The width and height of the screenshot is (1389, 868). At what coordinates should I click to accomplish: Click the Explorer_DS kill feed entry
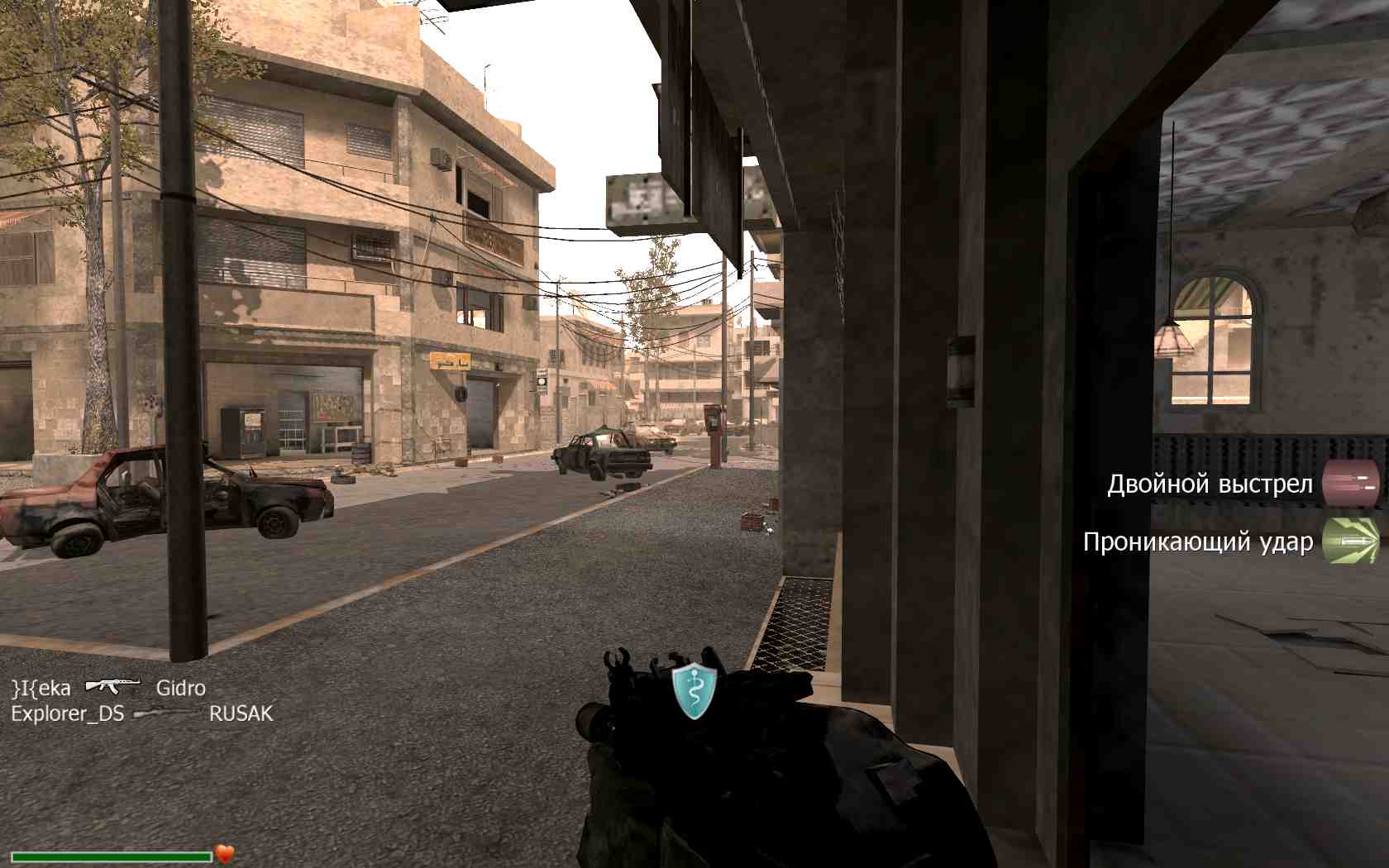tap(67, 713)
